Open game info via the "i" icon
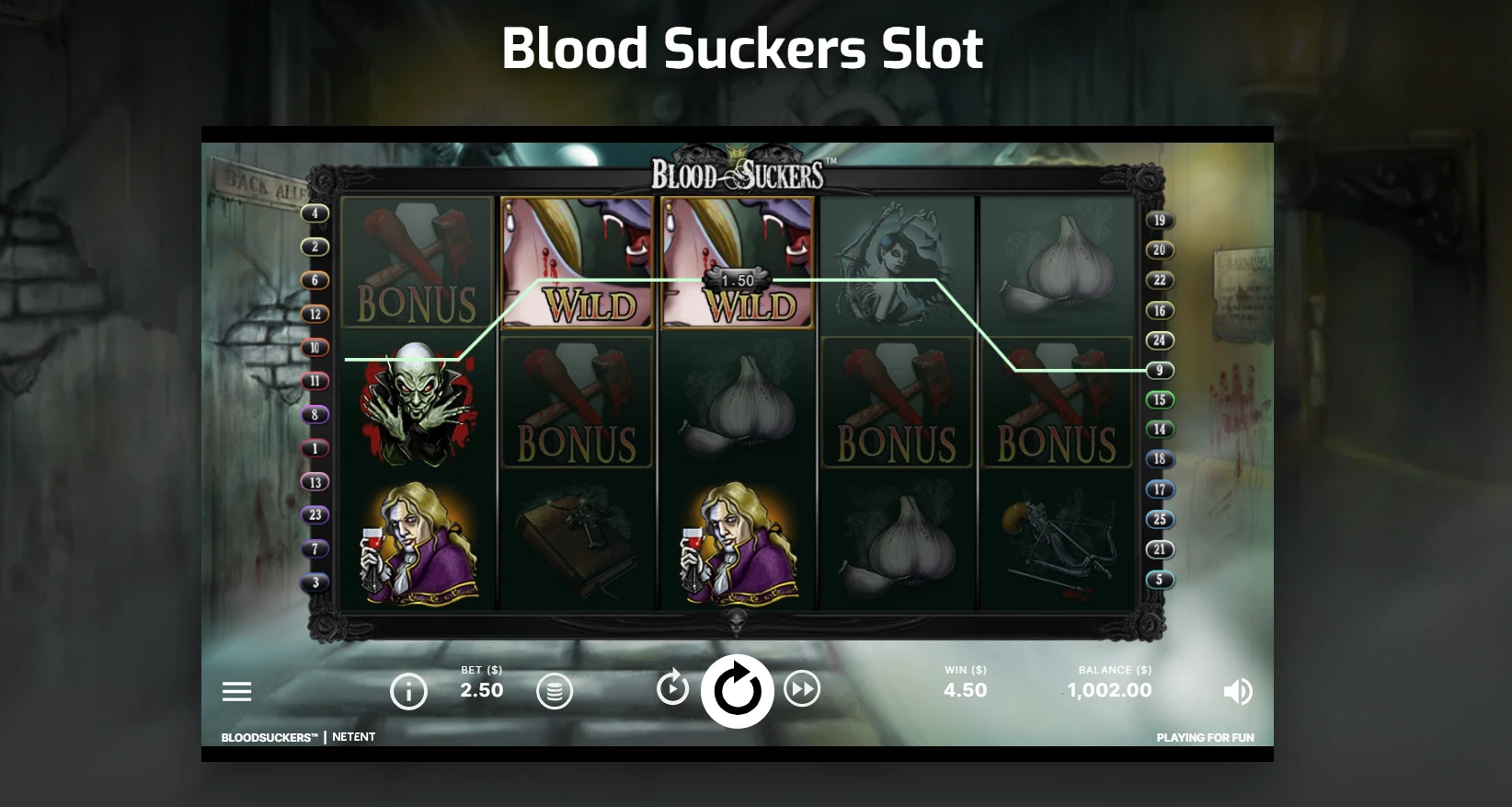 tap(409, 691)
